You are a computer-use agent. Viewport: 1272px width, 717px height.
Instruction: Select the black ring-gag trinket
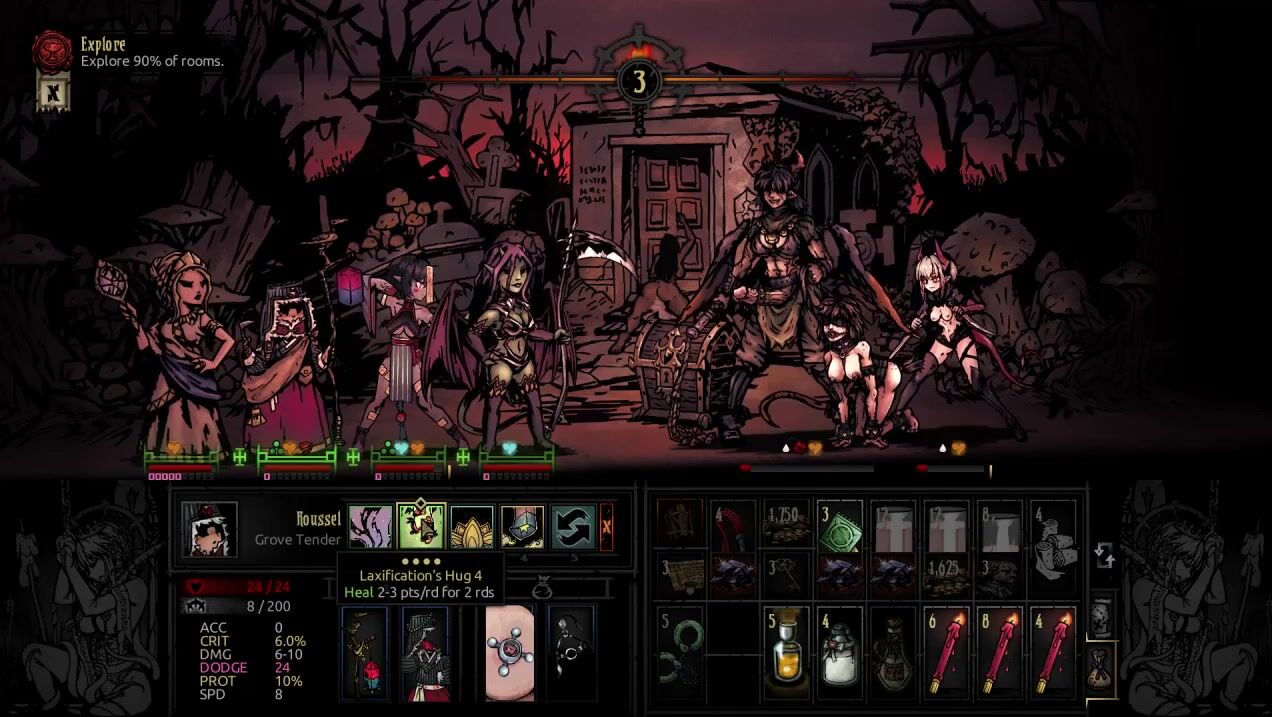click(571, 652)
